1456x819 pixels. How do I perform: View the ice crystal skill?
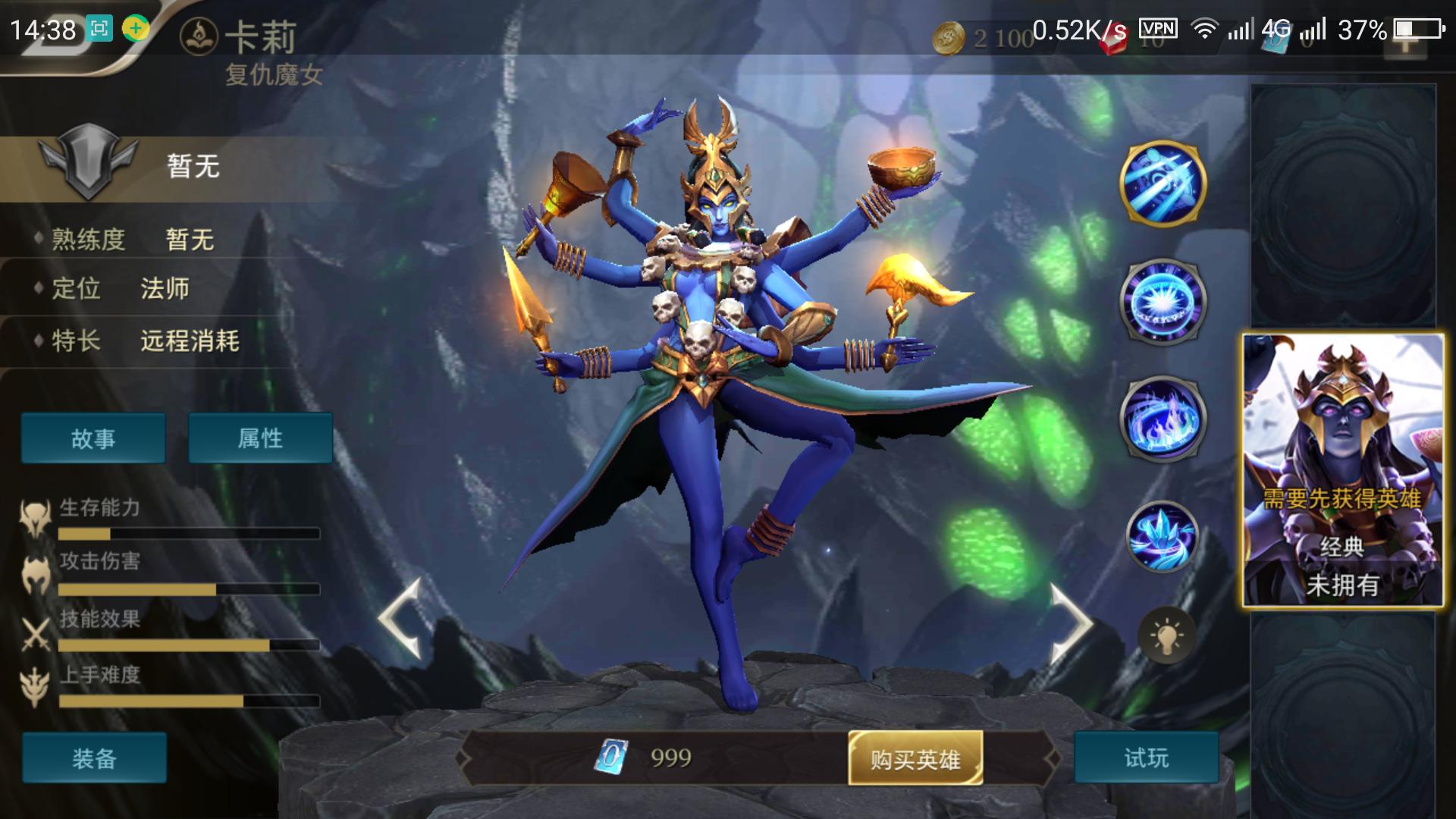coord(1163,537)
